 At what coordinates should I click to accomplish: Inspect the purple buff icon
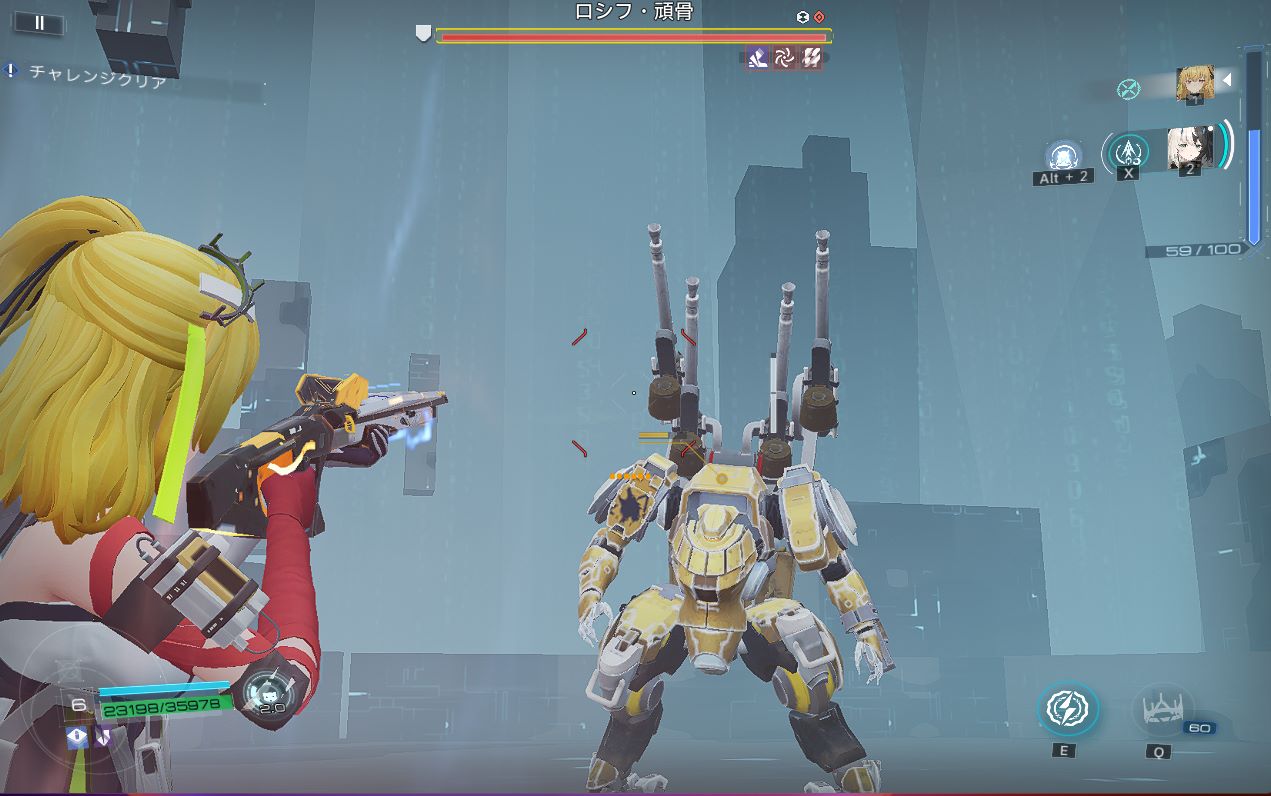tap(103, 738)
